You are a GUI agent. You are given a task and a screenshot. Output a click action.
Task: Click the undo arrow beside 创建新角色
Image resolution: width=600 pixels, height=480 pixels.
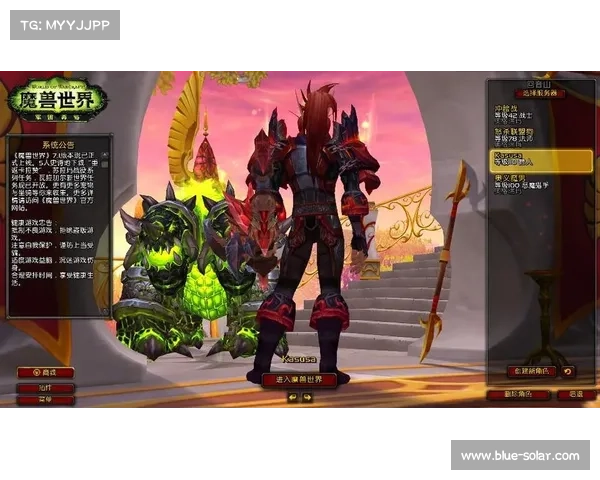[568, 372]
